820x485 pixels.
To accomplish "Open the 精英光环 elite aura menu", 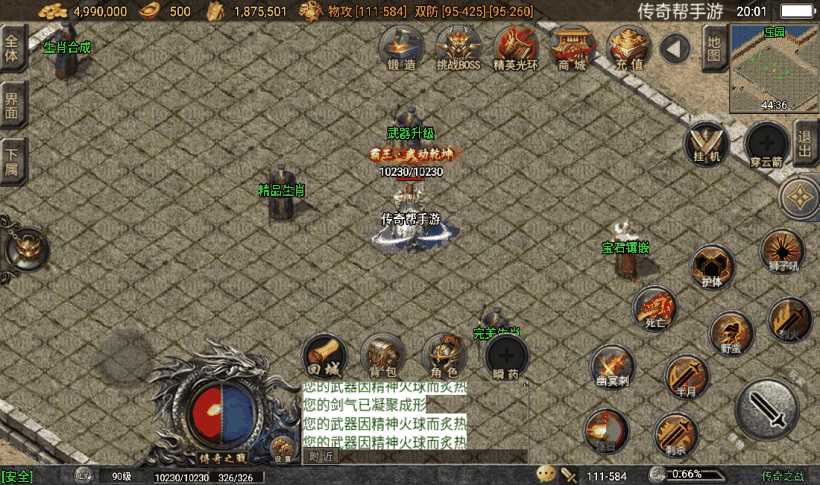I will 516,47.
